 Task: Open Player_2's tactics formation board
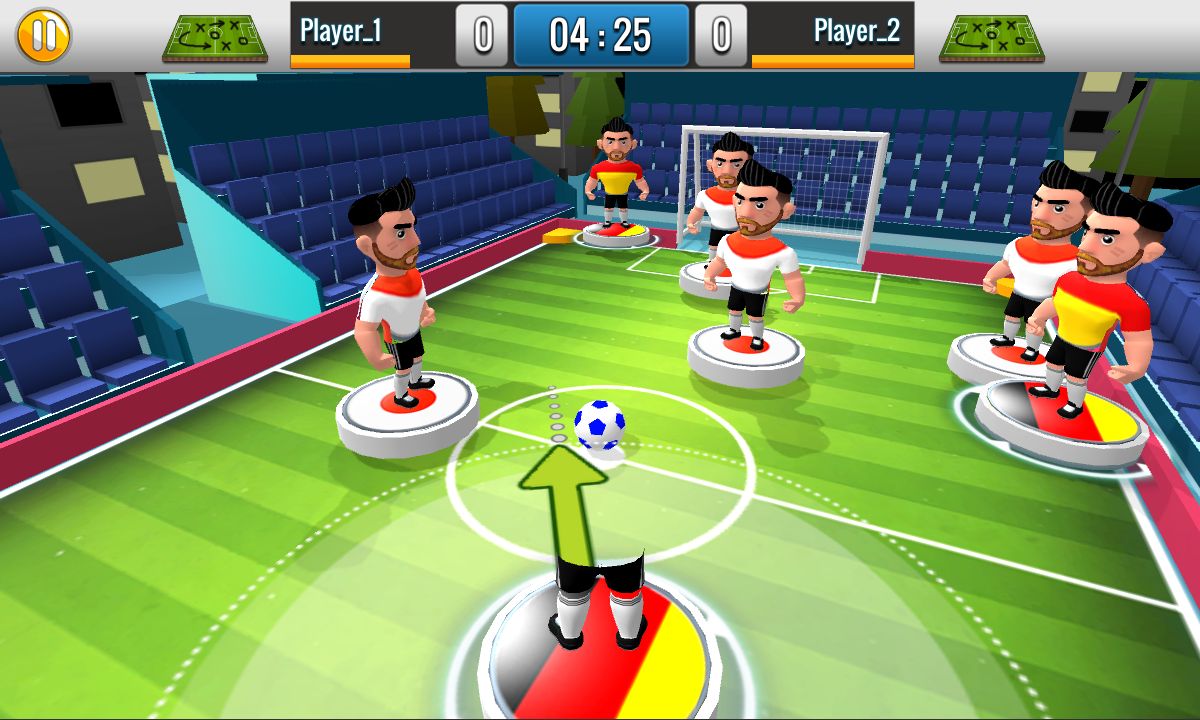click(x=992, y=37)
